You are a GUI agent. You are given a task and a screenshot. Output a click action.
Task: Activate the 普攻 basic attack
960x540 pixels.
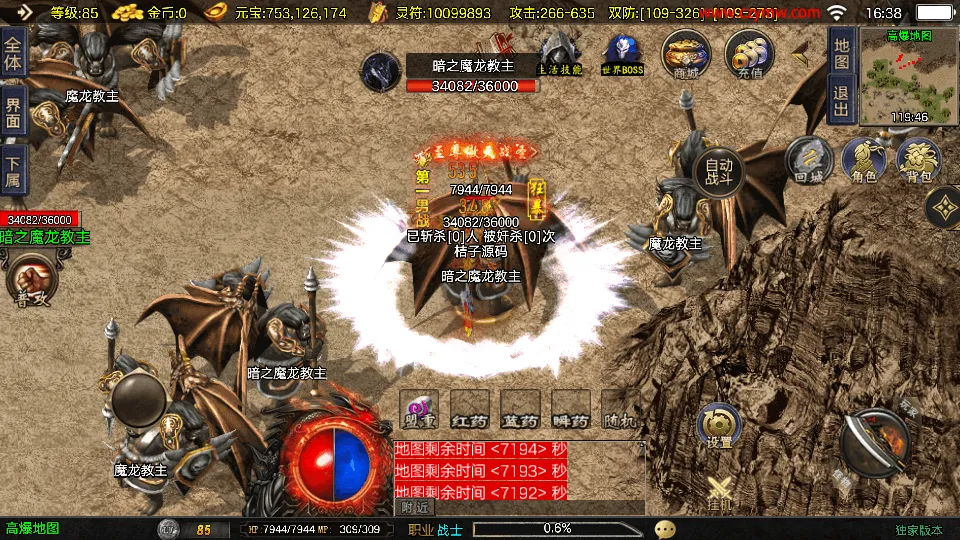pos(32,280)
